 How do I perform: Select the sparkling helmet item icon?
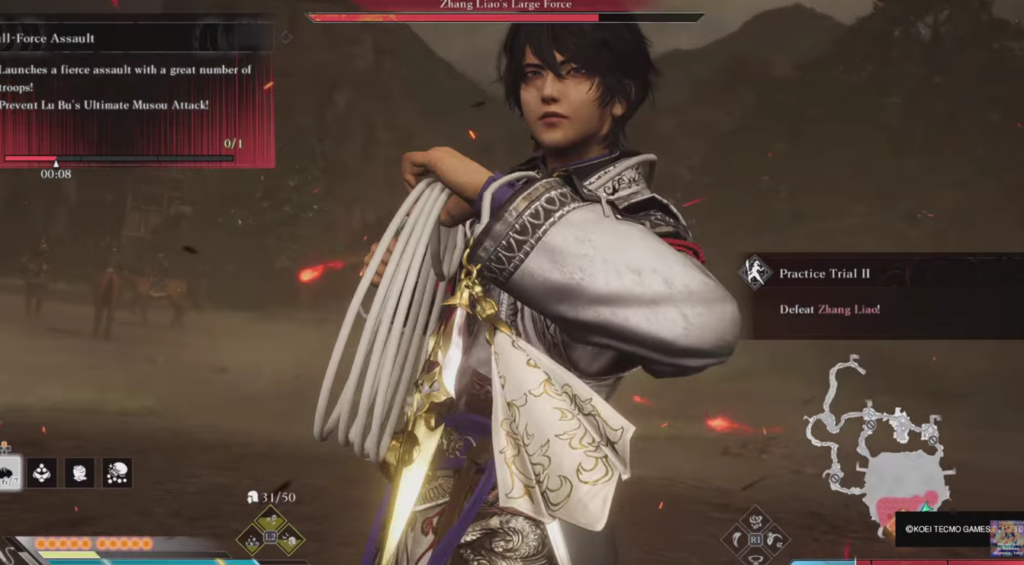(x=117, y=473)
